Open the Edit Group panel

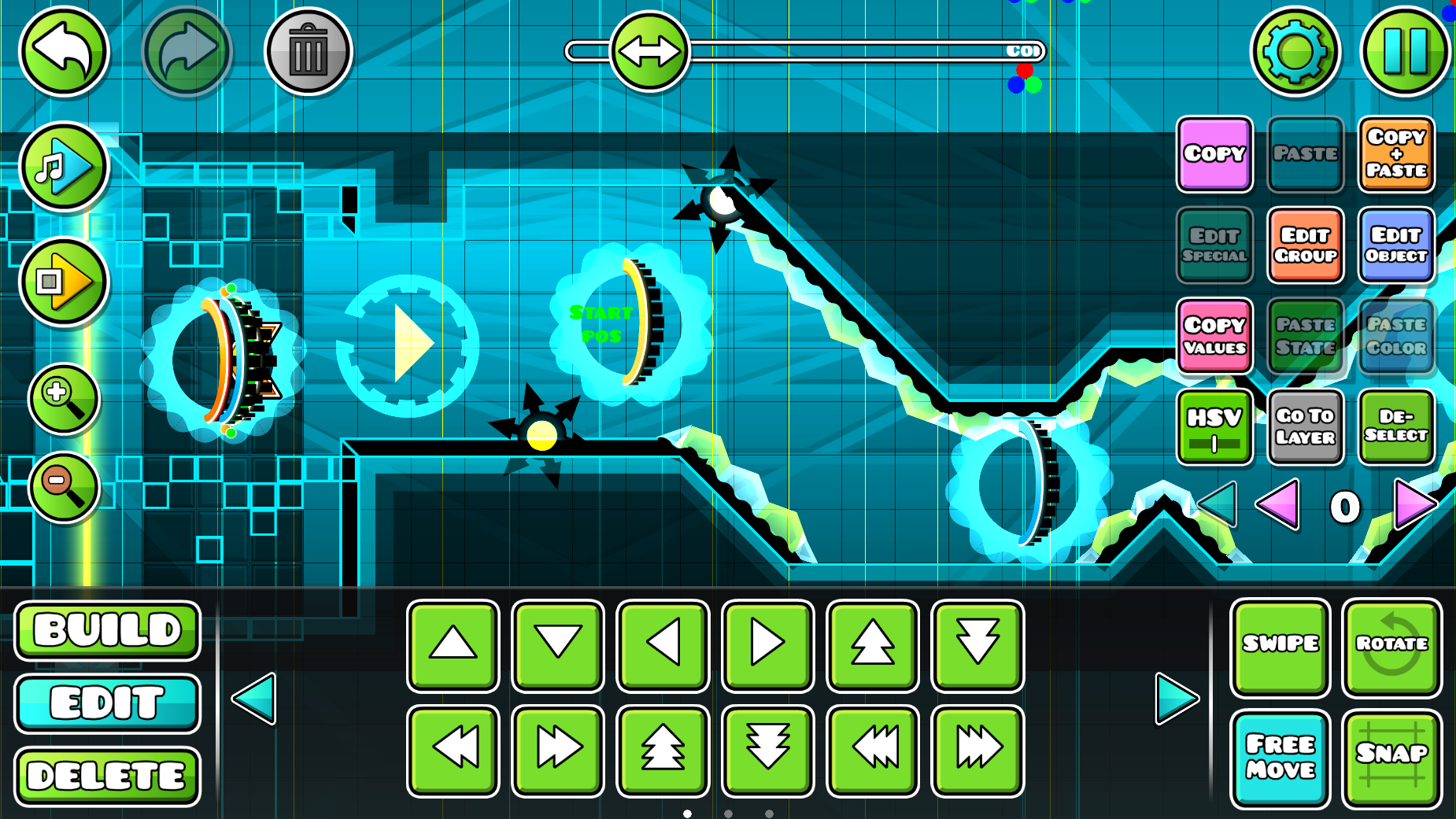(x=1305, y=245)
